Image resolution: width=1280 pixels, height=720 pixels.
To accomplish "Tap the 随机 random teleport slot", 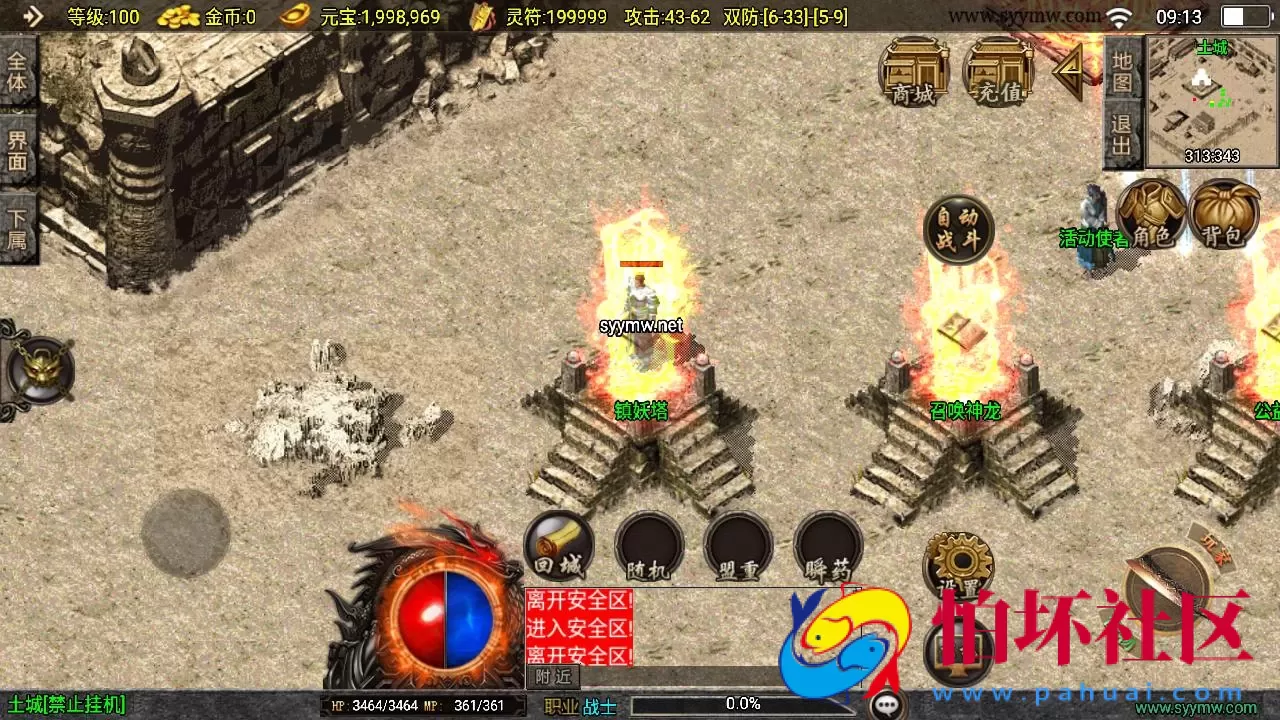I will pyautogui.click(x=648, y=545).
